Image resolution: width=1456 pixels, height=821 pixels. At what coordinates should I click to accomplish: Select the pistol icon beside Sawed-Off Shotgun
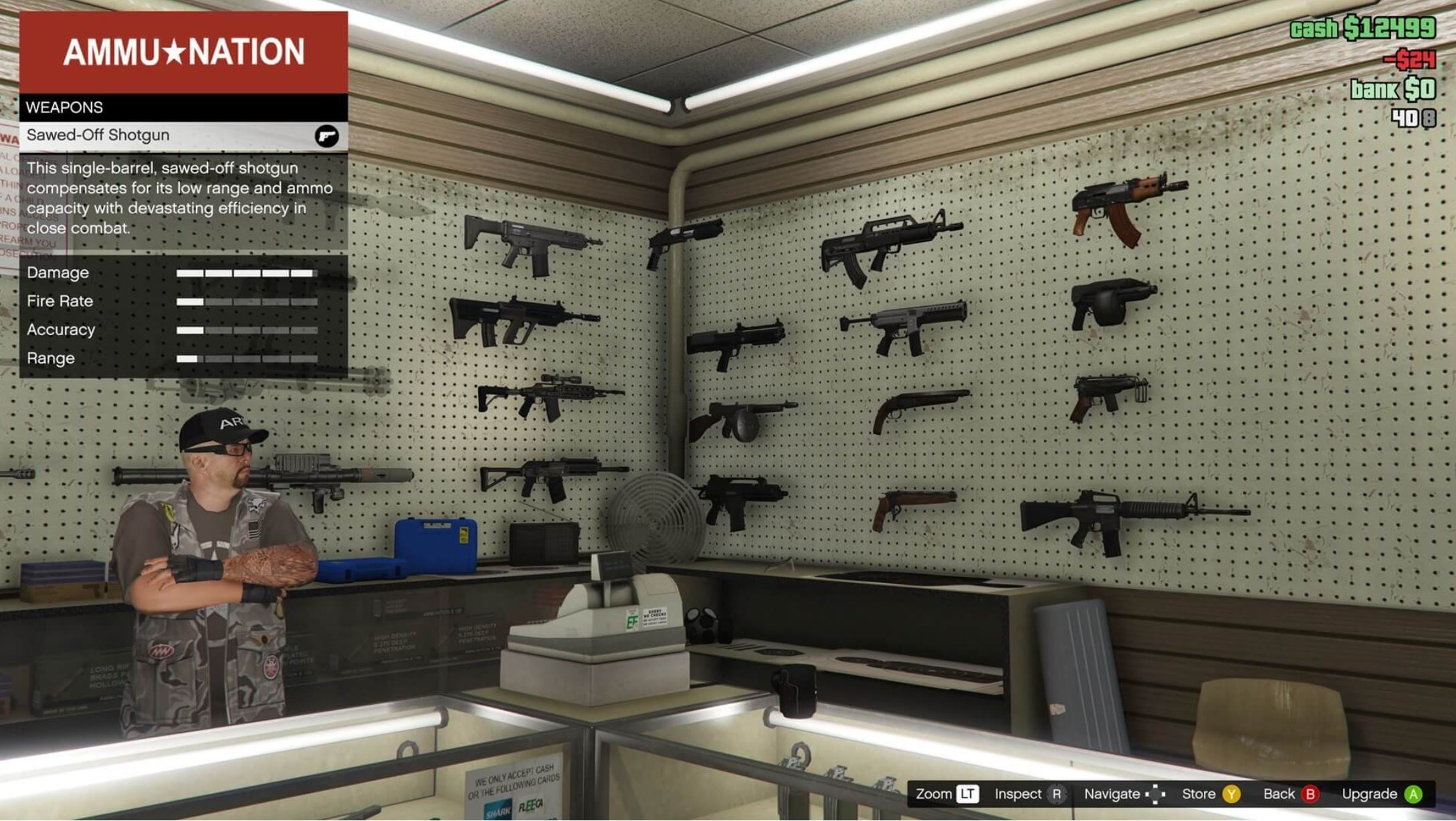[x=327, y=135]
